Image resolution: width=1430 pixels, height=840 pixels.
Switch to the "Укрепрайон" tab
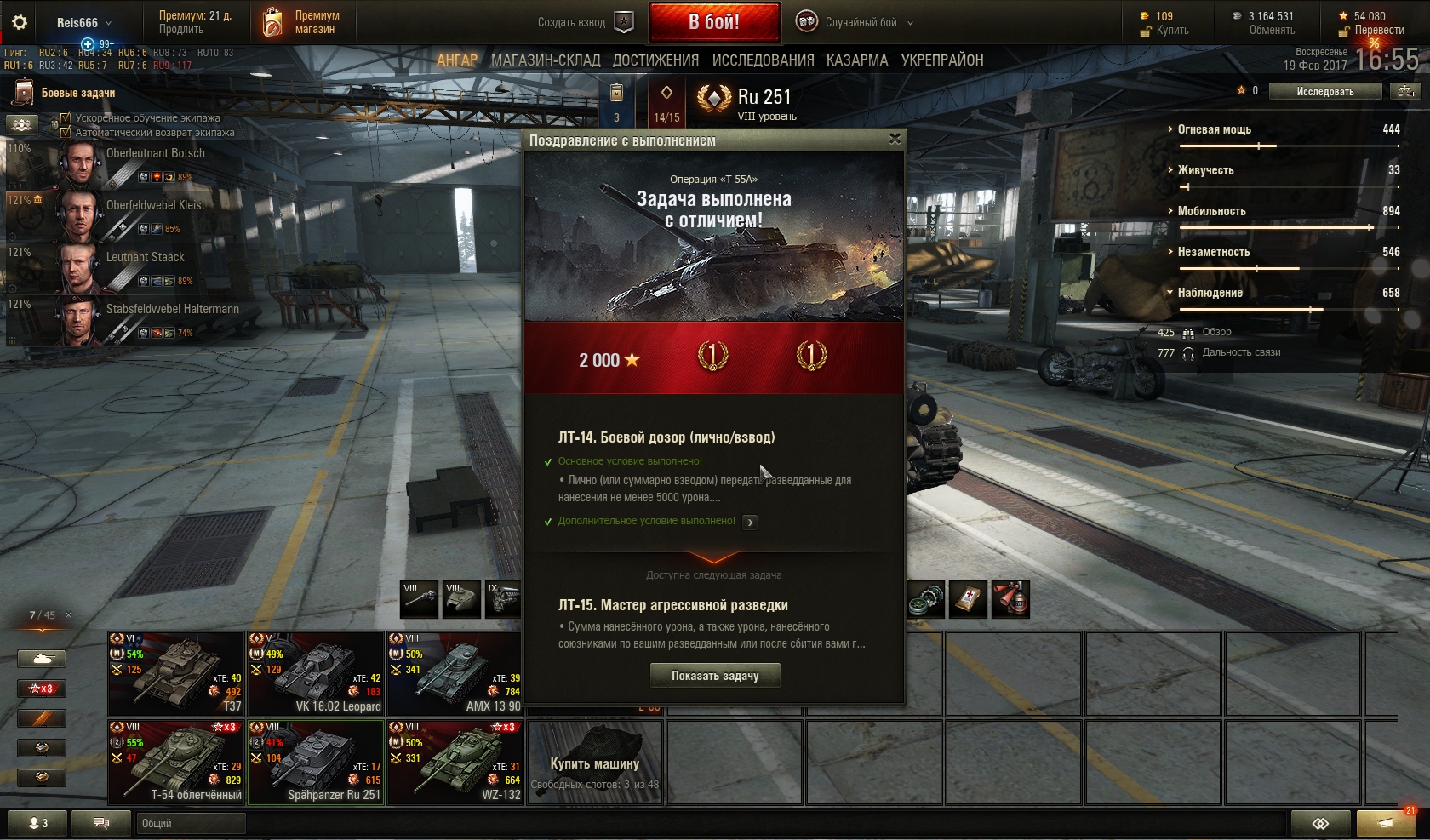tap(942, 60)
